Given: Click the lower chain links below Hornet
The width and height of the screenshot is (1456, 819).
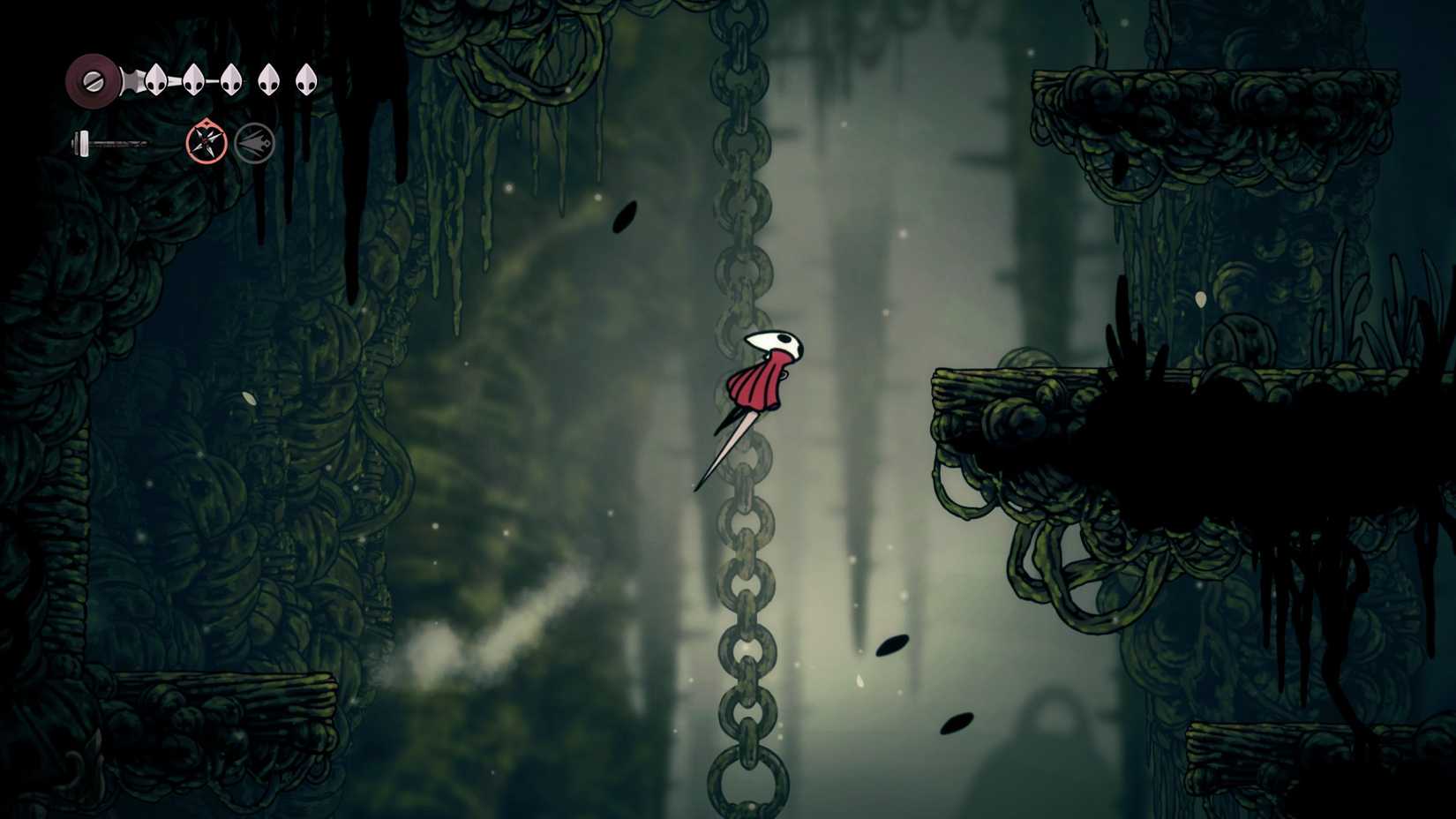Looking at the screenshot, I should point(739,618).
